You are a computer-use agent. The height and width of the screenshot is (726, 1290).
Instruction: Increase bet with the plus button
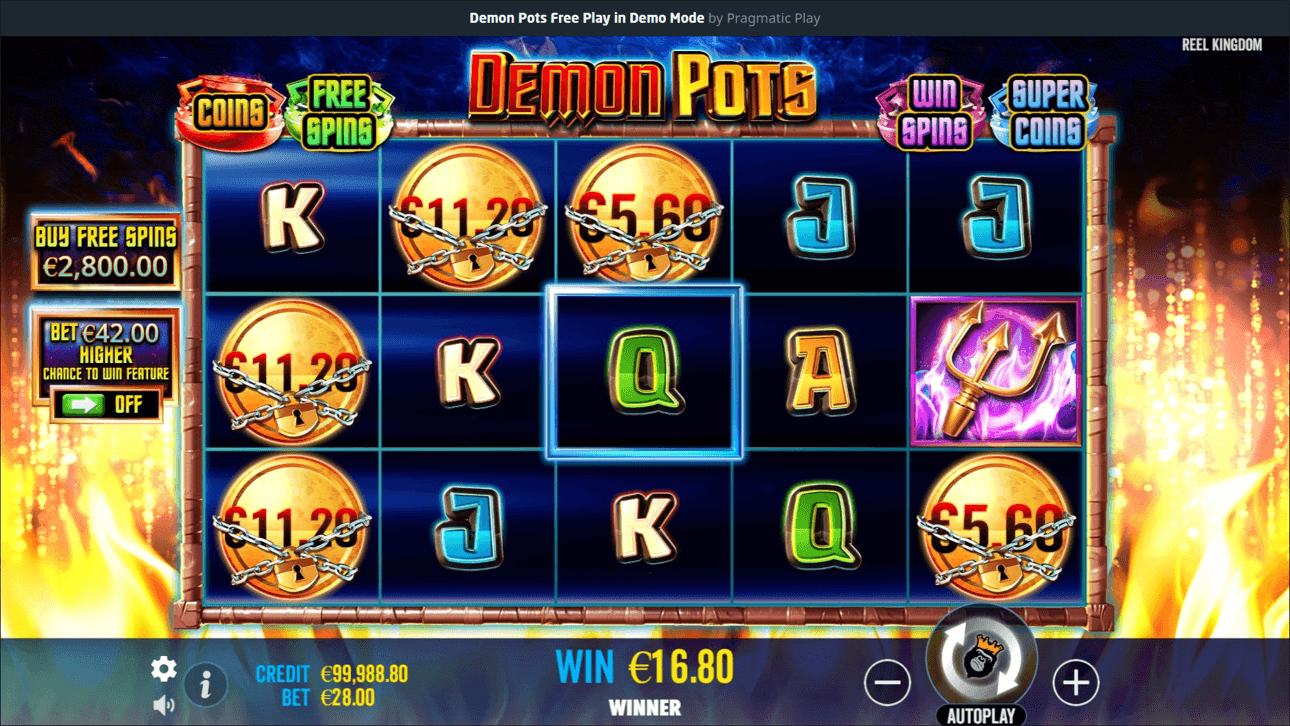(1076, 683)
